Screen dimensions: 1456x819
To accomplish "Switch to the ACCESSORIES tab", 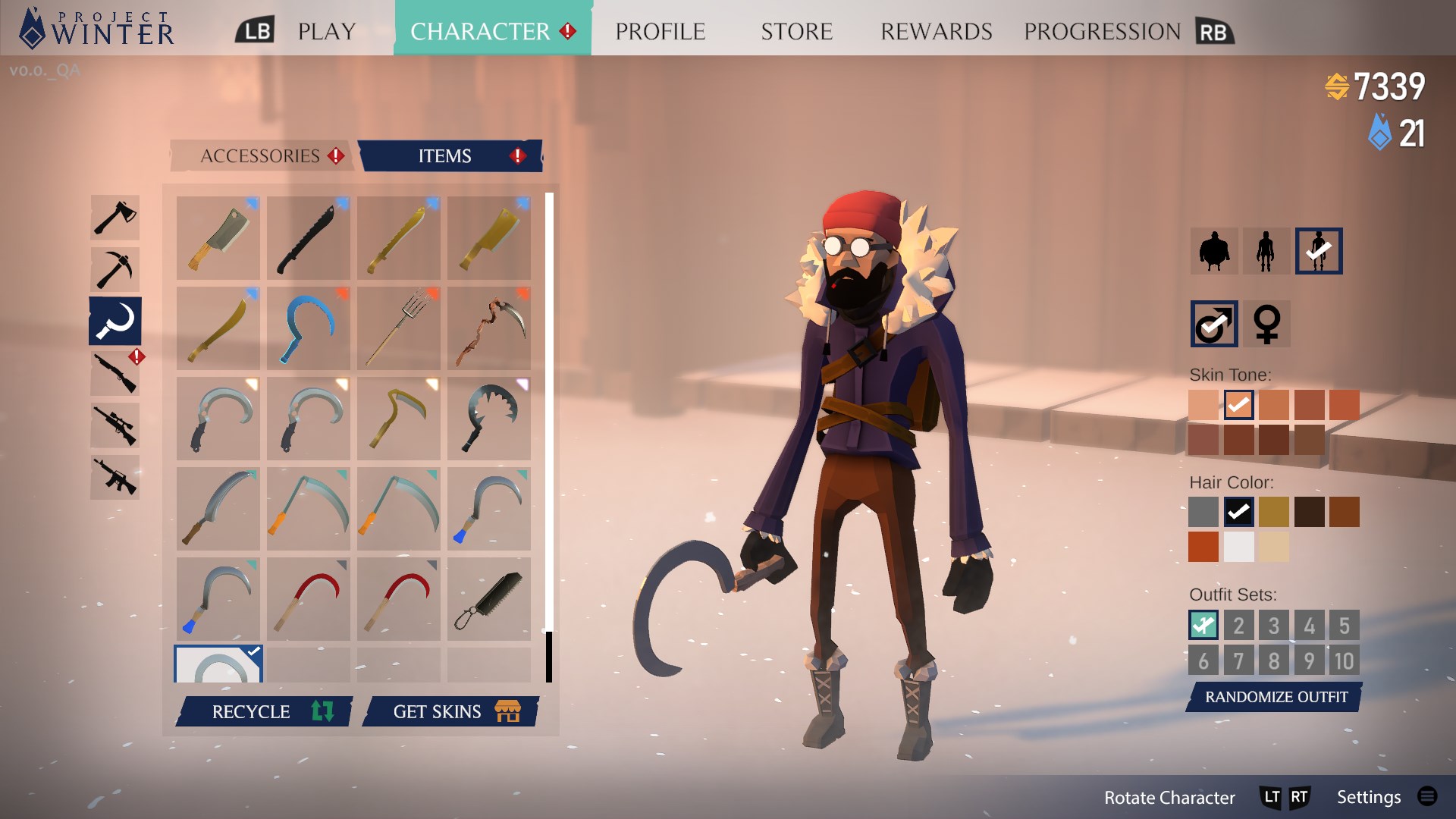I will [x=260, y=156].
